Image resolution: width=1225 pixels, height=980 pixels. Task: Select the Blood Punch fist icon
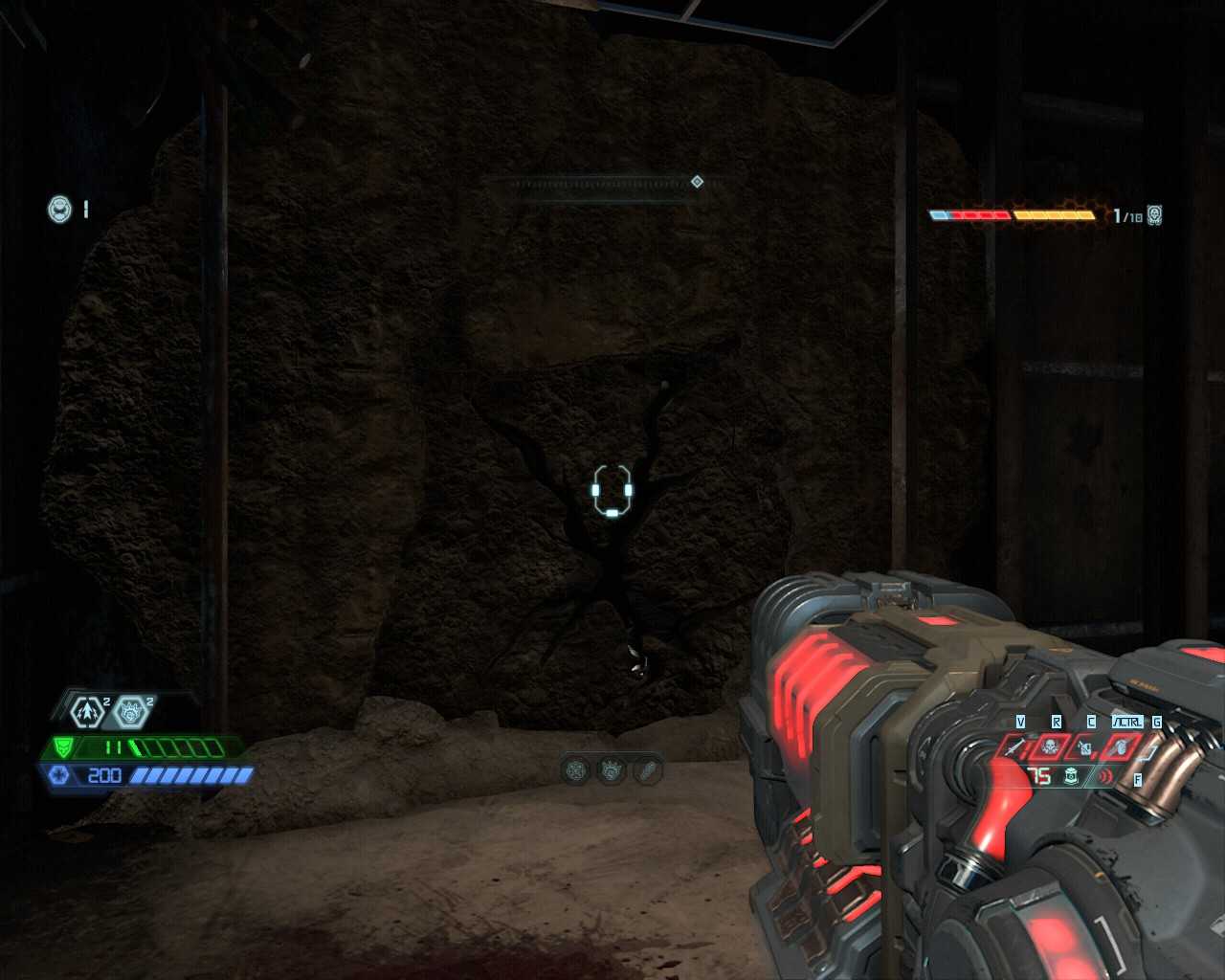[x=131, y=711]
